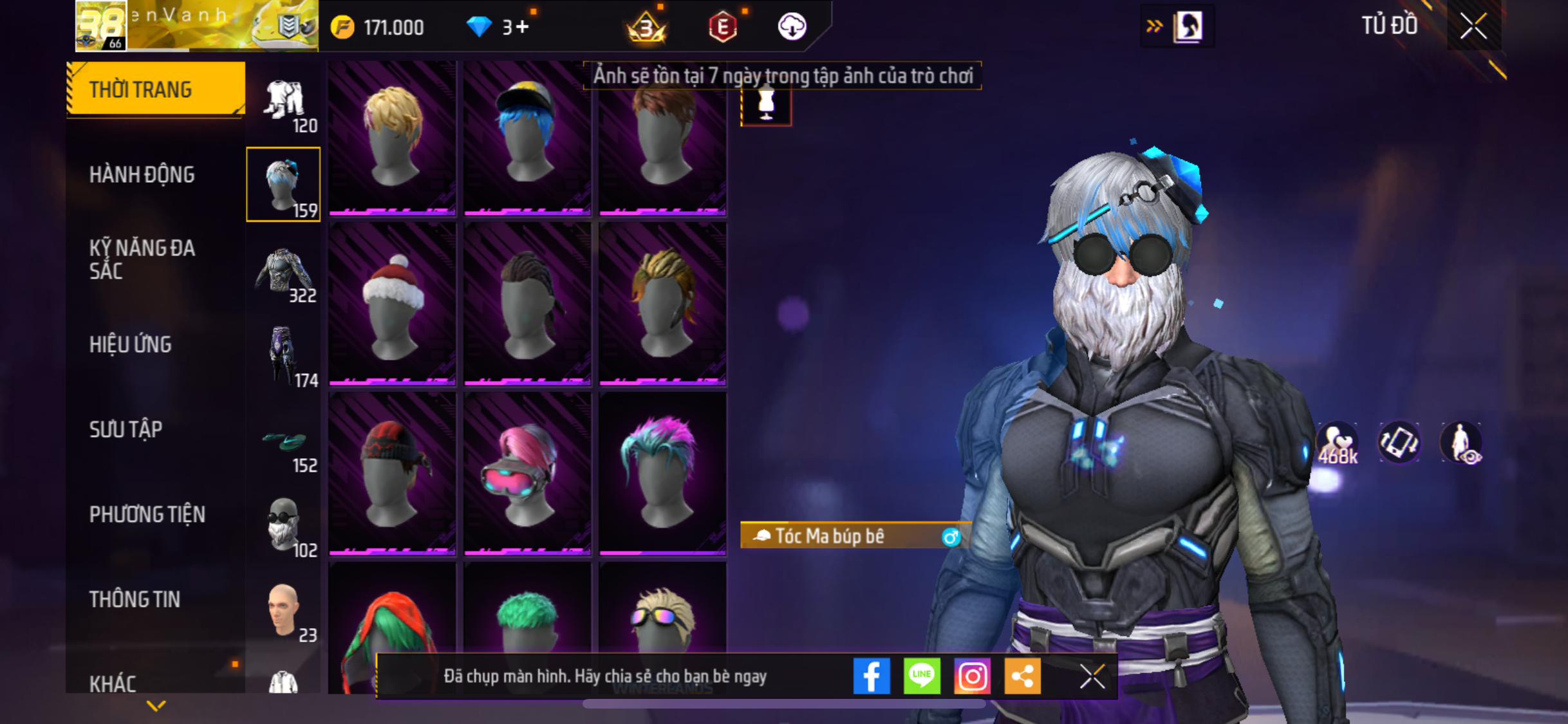Select the pink and teal spiky hair
This screenshot has height=724, width=1568.
coord(662,474)
